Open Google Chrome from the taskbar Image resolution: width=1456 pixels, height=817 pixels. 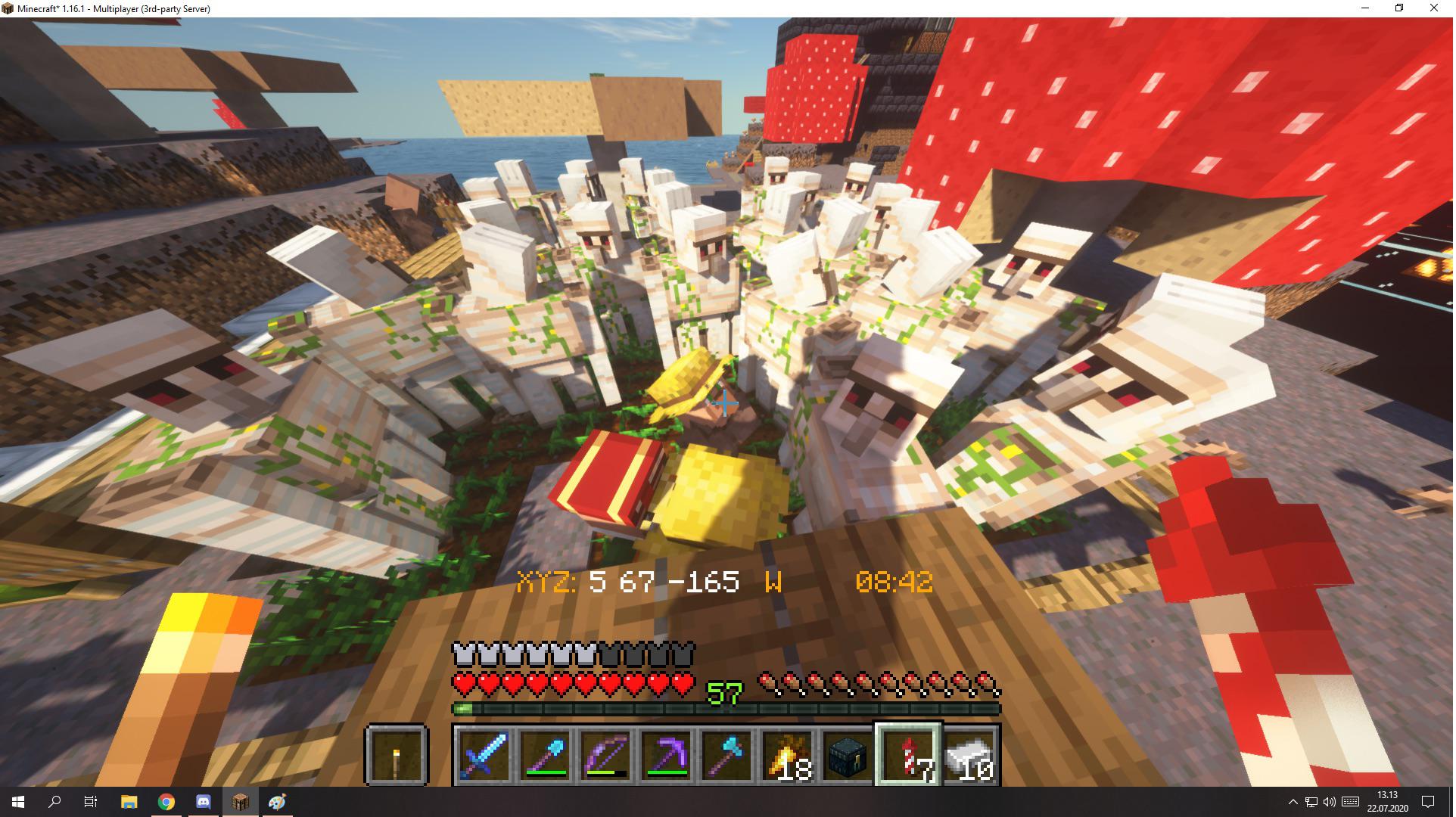166,803
